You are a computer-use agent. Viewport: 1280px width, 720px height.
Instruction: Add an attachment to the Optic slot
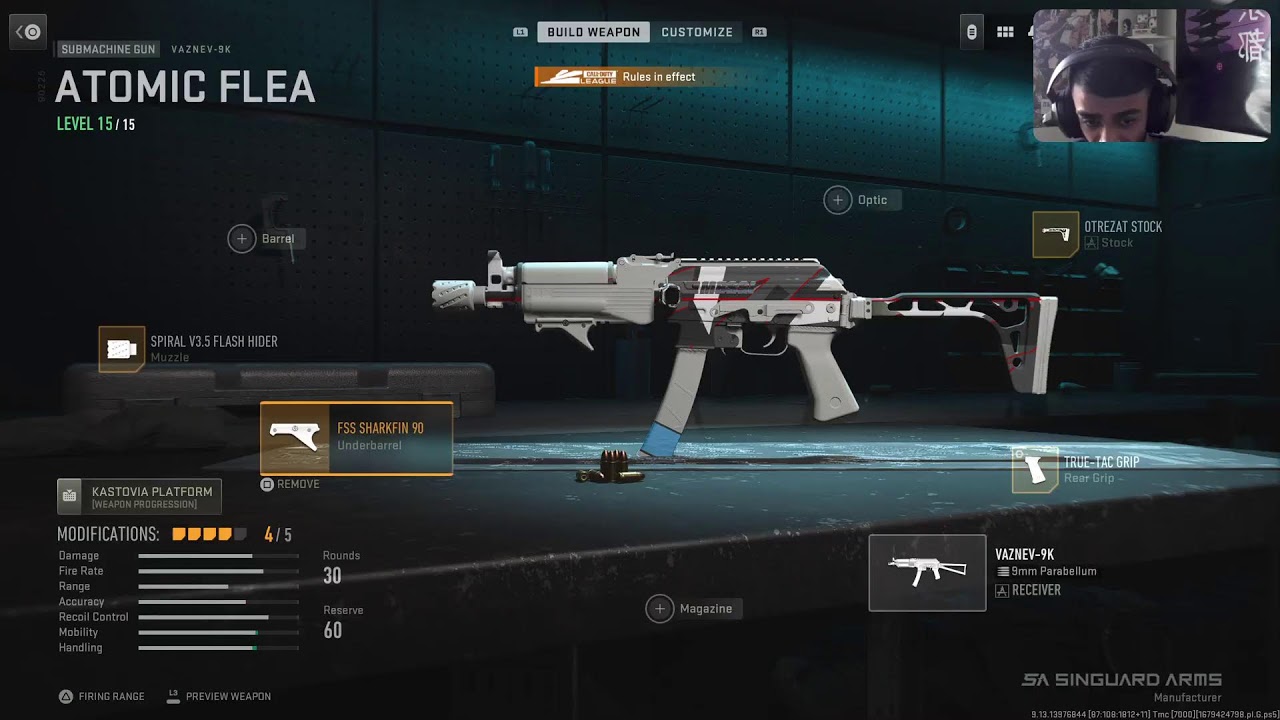[x=838, y=200]
